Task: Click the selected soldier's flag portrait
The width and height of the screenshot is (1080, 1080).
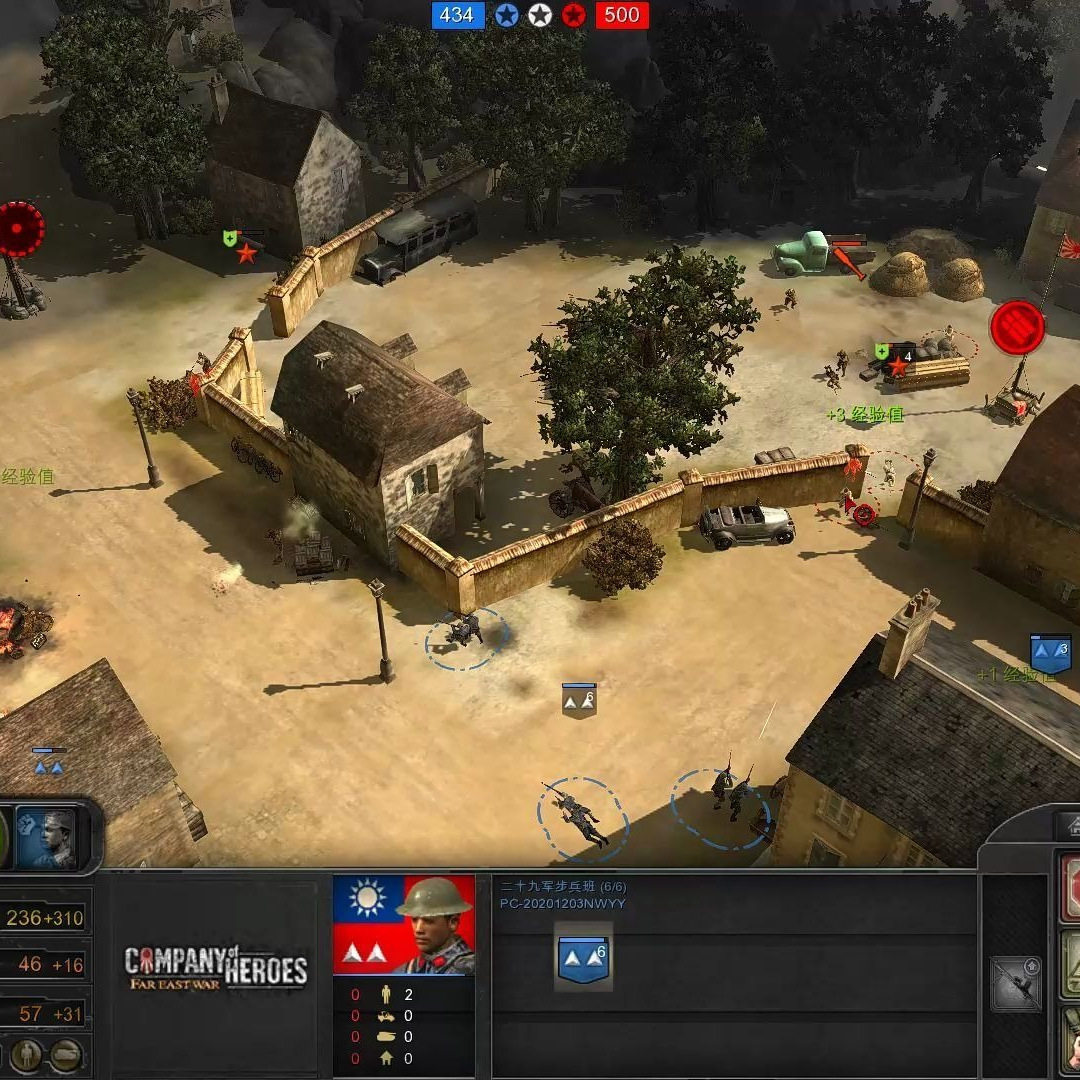Action: click(x=404, y=925)
